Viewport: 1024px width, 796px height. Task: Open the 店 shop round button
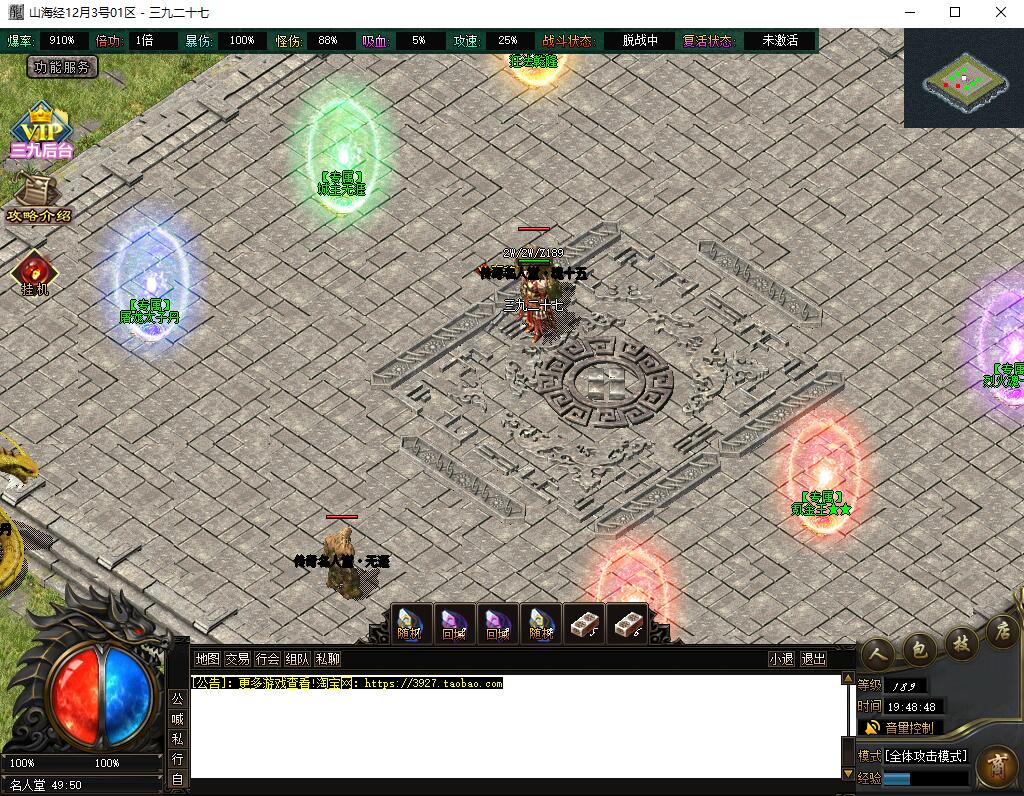coord(1000,632)
